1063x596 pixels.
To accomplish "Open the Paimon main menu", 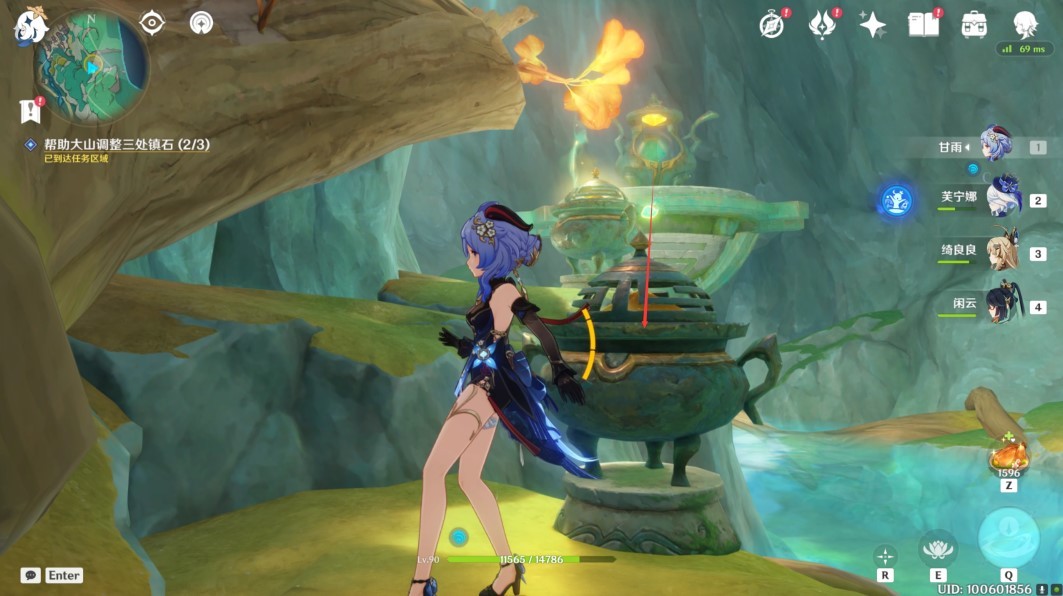I will 28,27.
